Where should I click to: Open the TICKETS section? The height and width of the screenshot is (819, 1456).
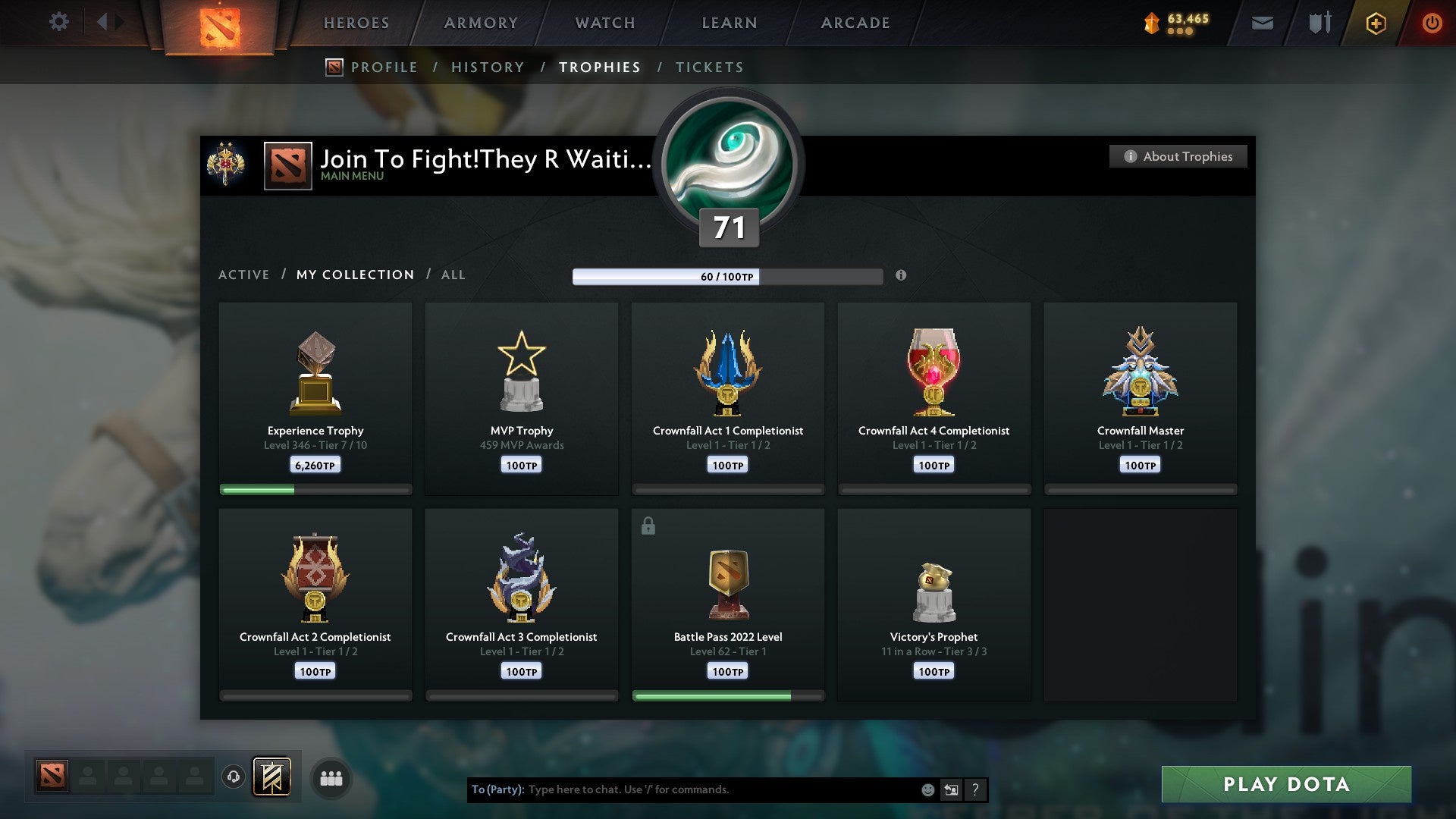[x=709, y=67]
